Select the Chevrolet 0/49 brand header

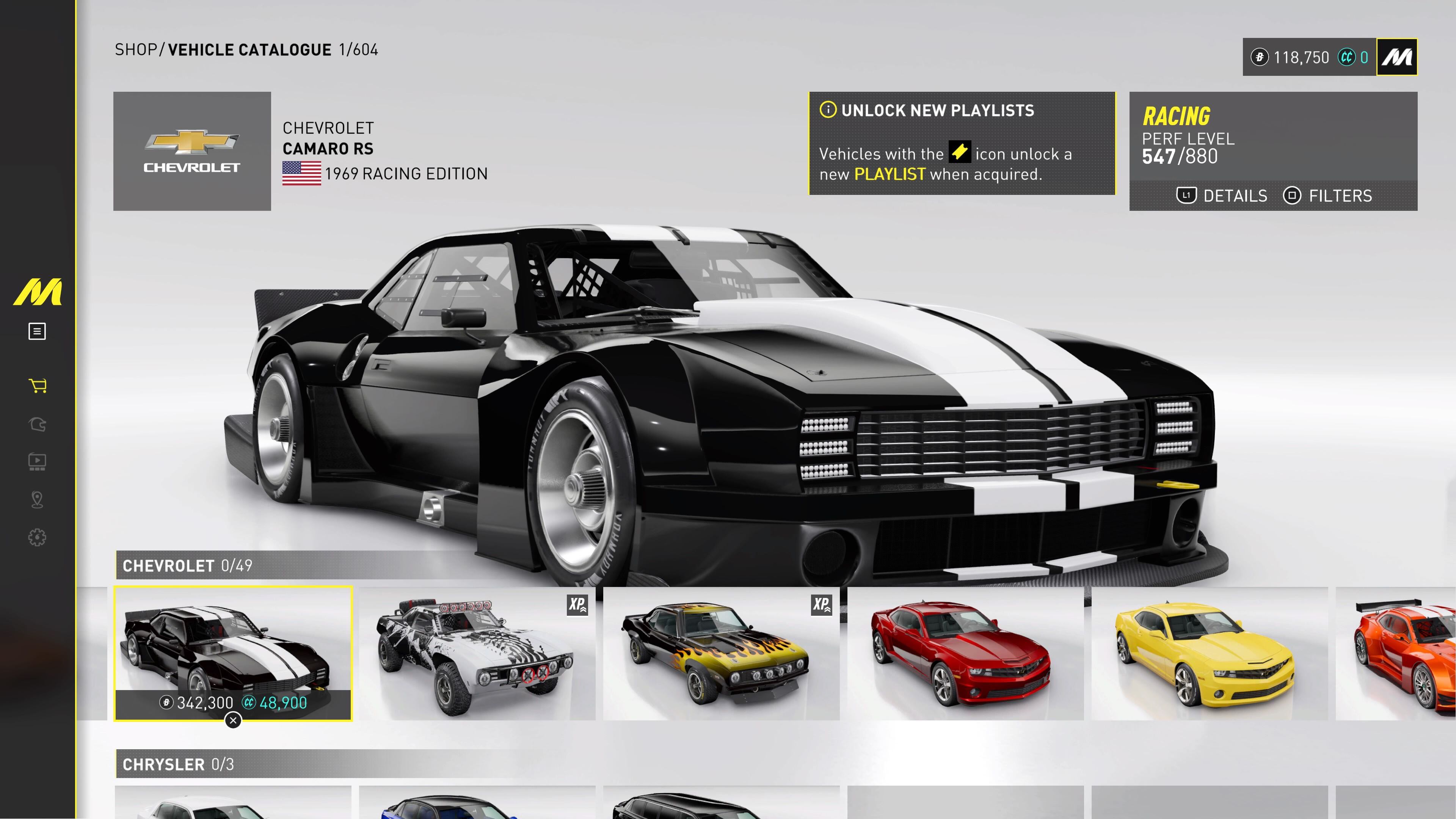tap(188, 565)
